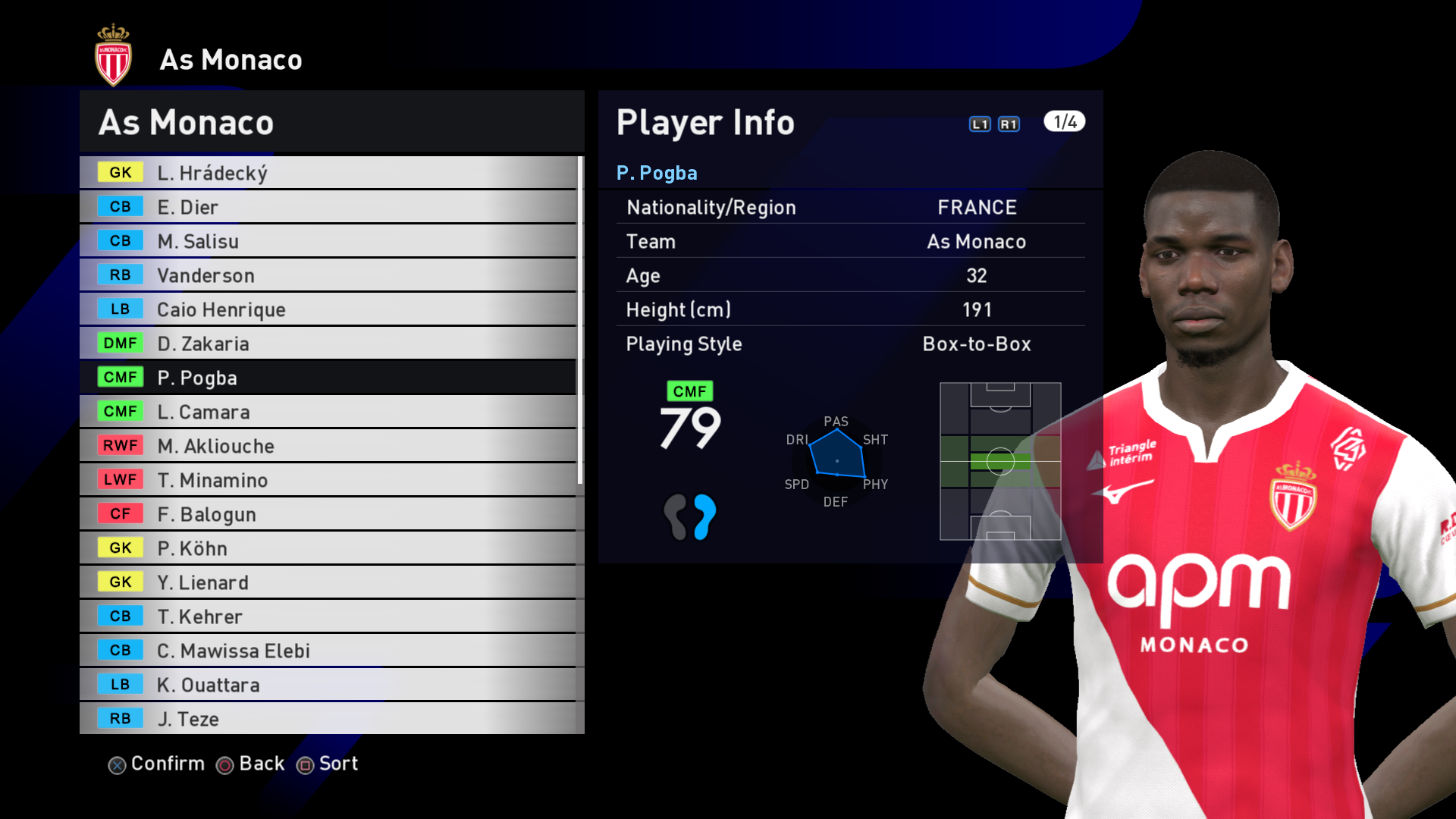This screenshot has height=819, width=1456.
Task: Select centre-back M. Salisu
Action: (328, 241)
